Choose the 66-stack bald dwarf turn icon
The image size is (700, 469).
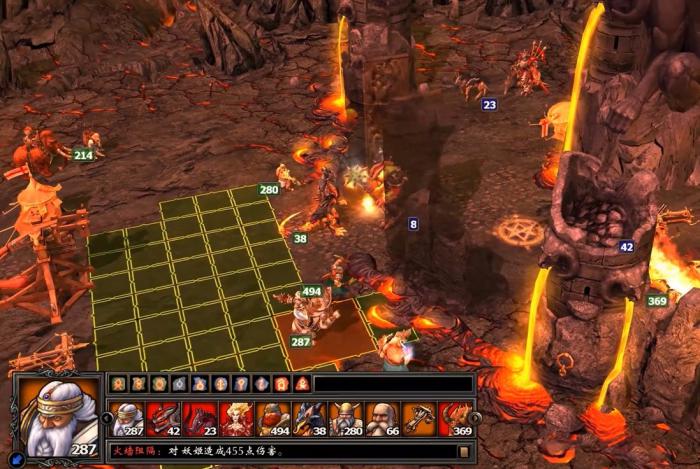pyautogui.click(x=382, y=418)
